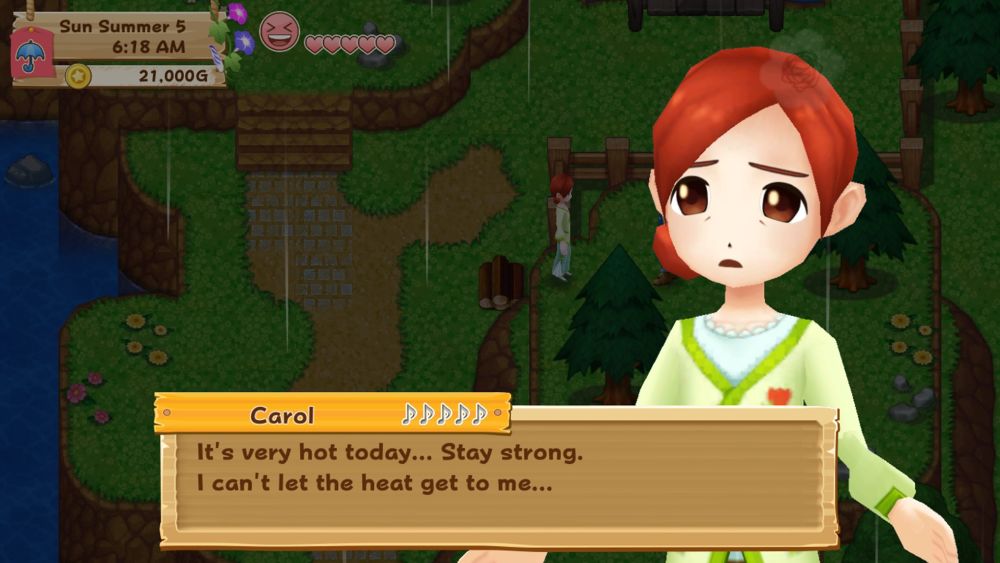Click the laughing mood face icon

[x=279, y=32]
